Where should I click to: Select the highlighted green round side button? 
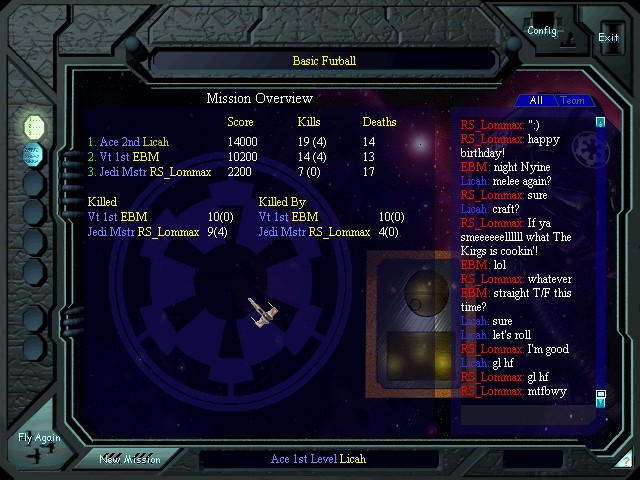33,127
